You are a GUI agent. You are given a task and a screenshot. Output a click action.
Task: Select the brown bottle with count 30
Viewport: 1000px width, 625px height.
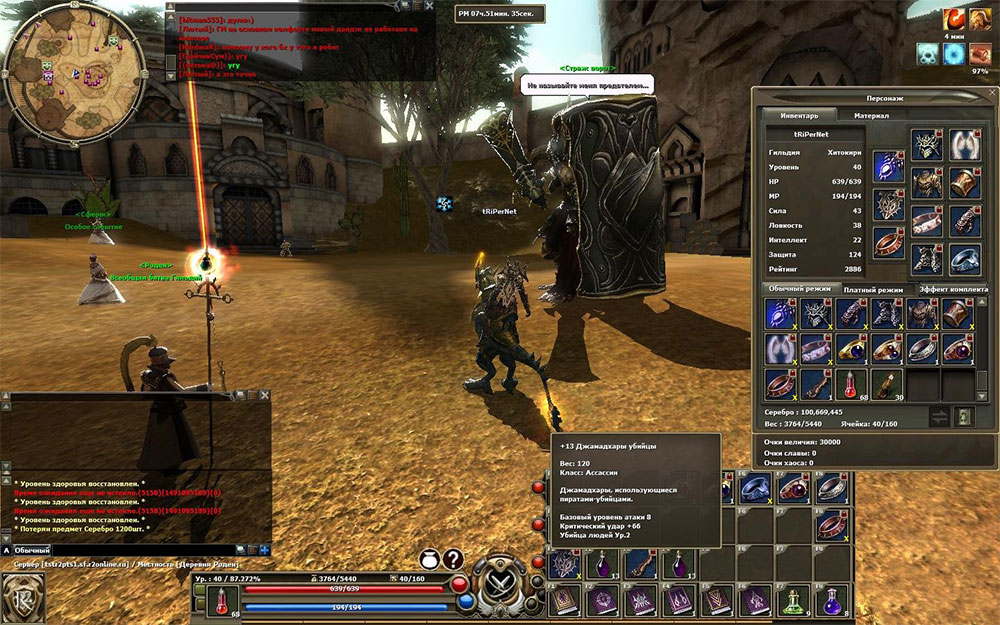coord(885,383)
